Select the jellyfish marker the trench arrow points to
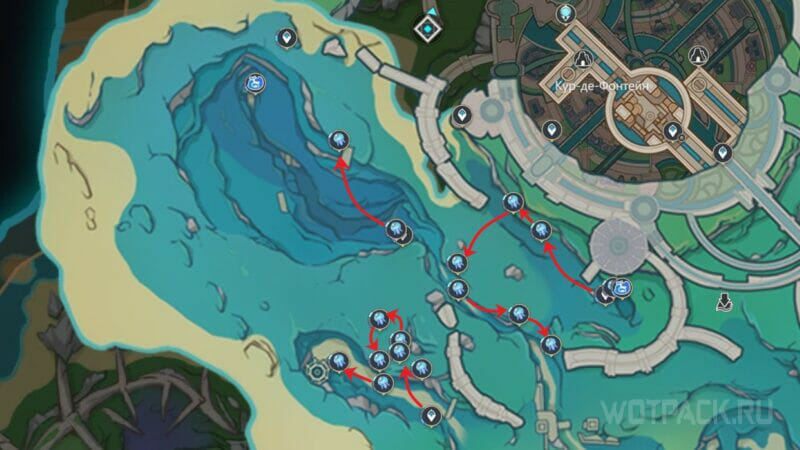The image size is (800, 450). pyautogui.click(x=340, y=140)
